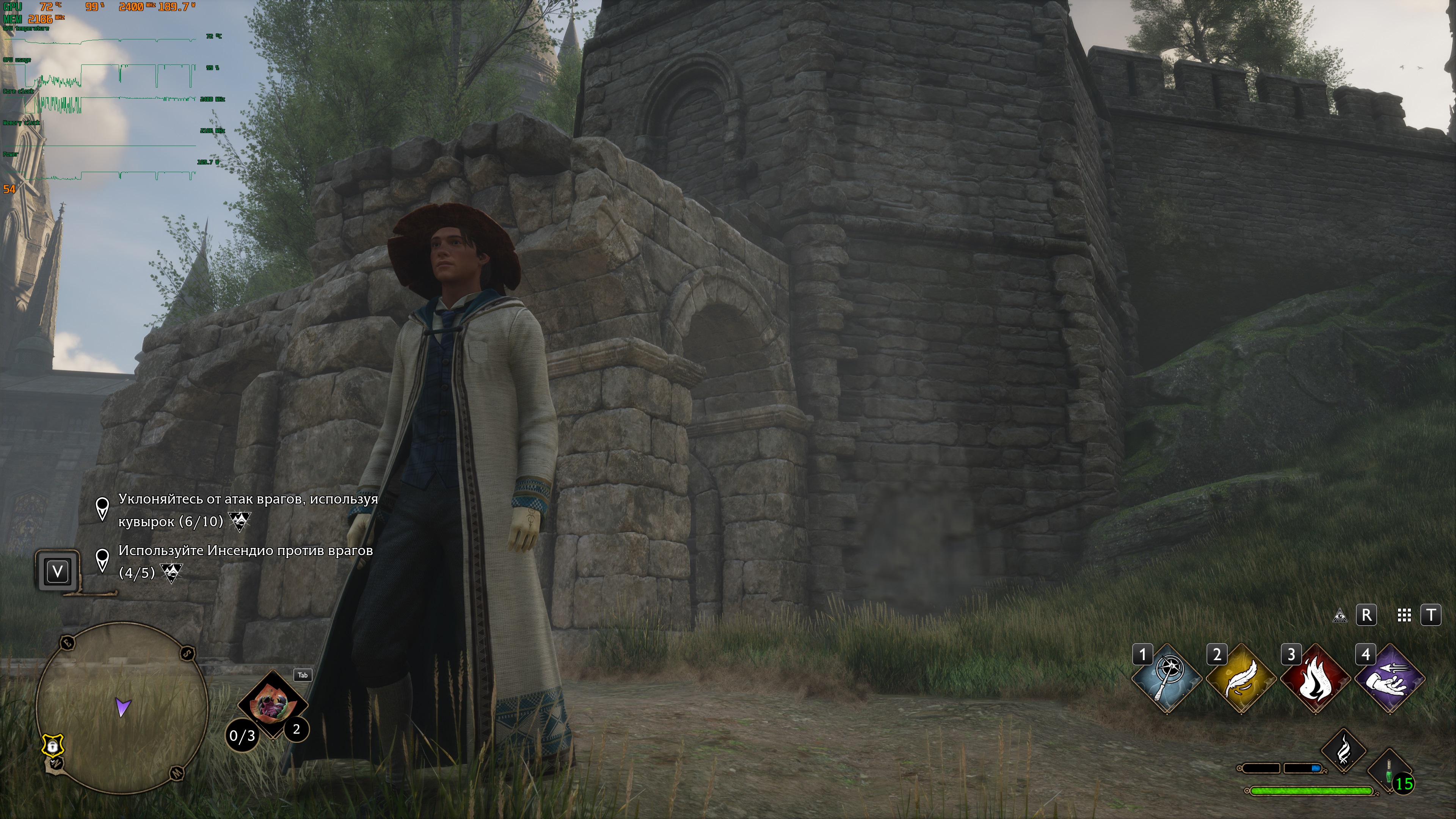Screen dimensions: 1456x819
Task: Select the Incendio objective (4/5)
Action: 245,561
